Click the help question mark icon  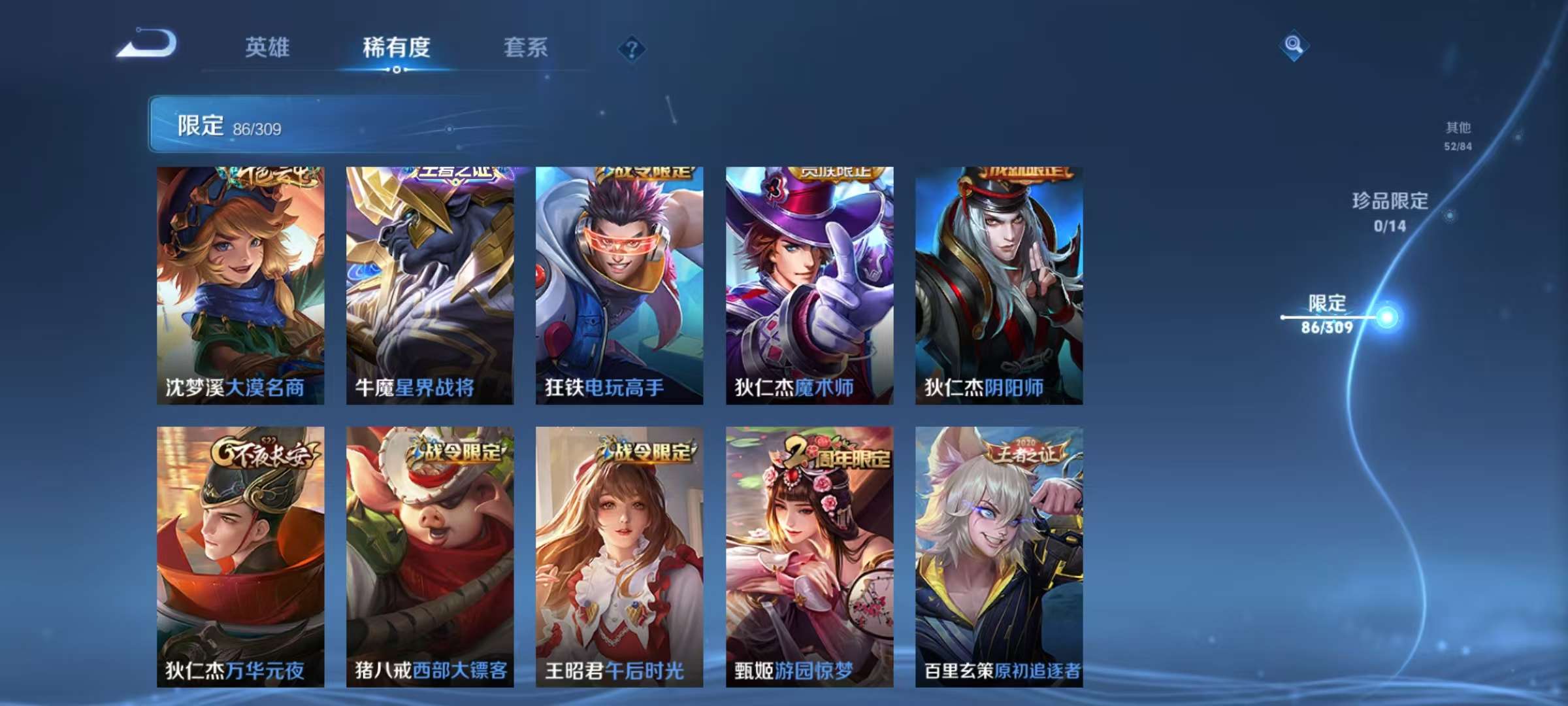(x=629, y=47)
